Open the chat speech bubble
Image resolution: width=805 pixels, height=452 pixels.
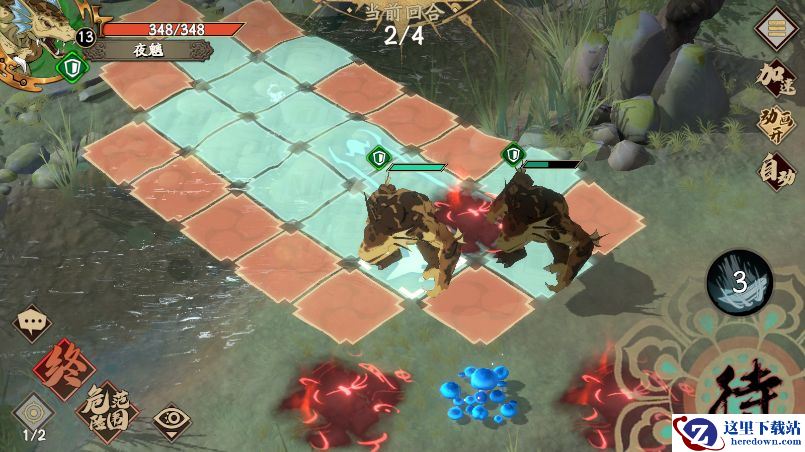pos(32,324)
